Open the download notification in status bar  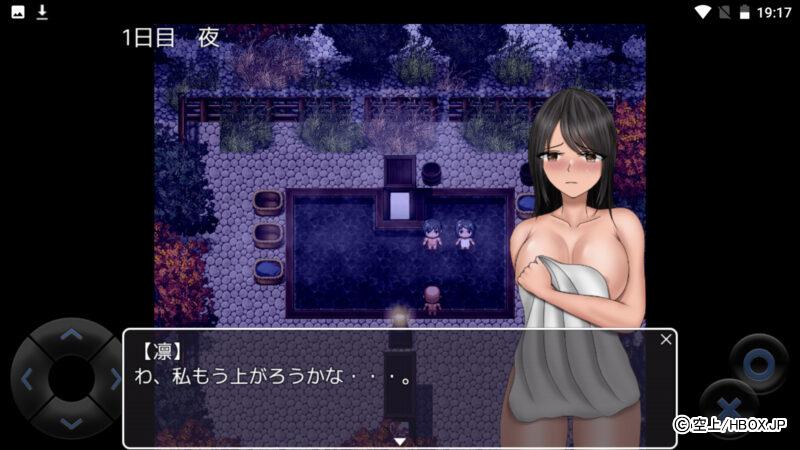[x=42, y=12]
